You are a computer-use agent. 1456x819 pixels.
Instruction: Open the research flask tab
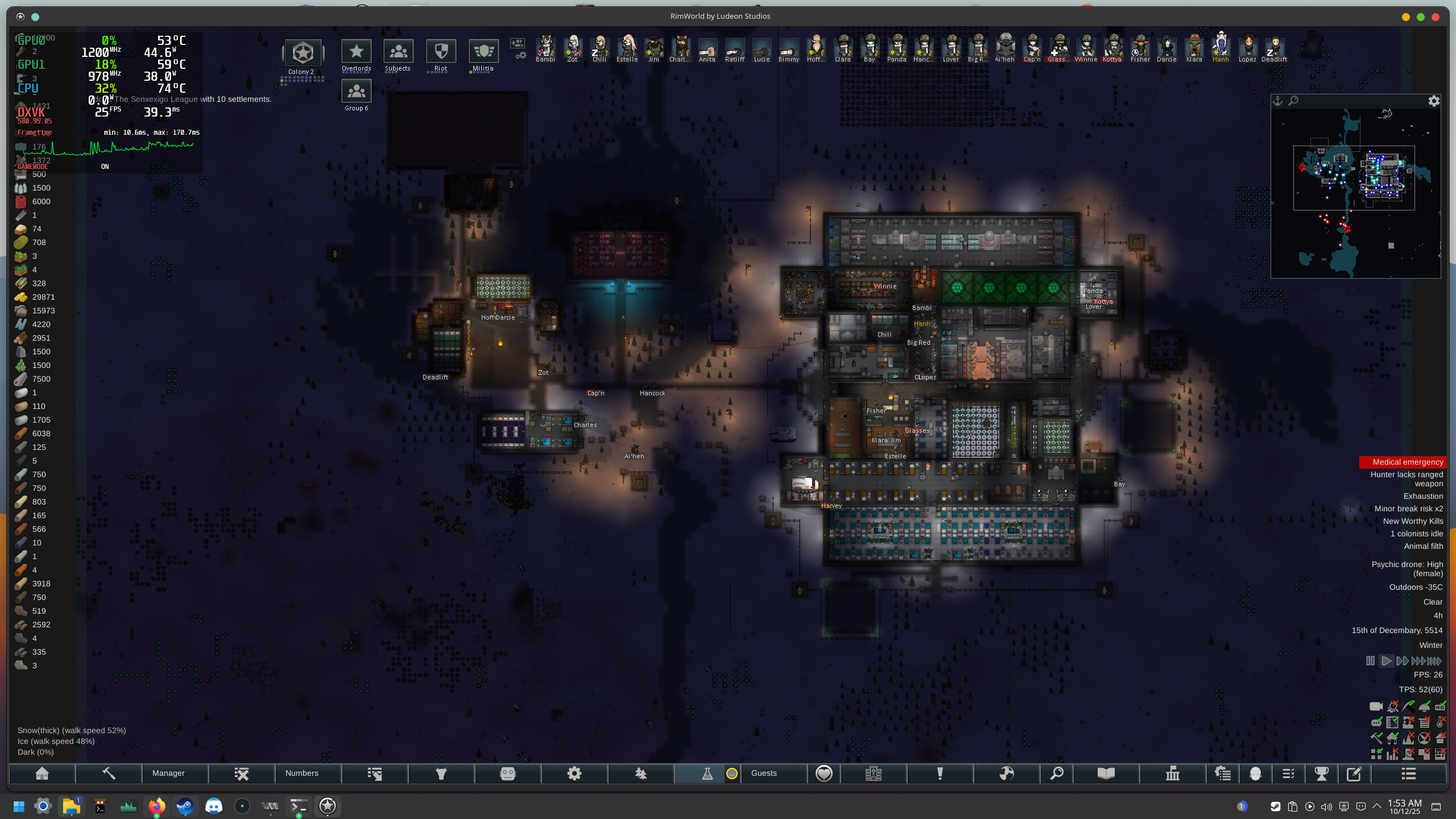pyautogui.click(x=707, y=773)
